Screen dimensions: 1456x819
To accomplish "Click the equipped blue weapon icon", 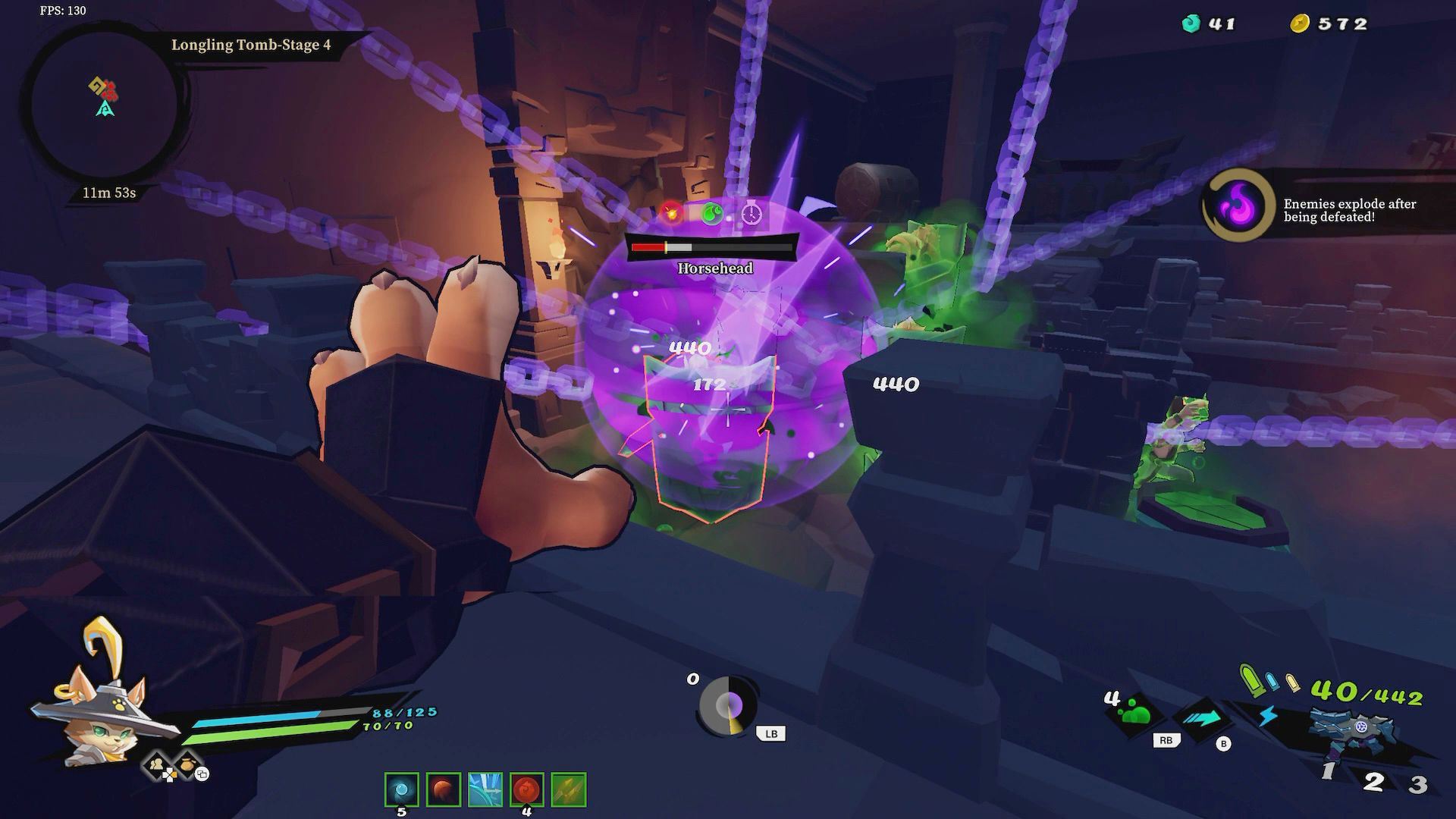I will [1357, 730].
